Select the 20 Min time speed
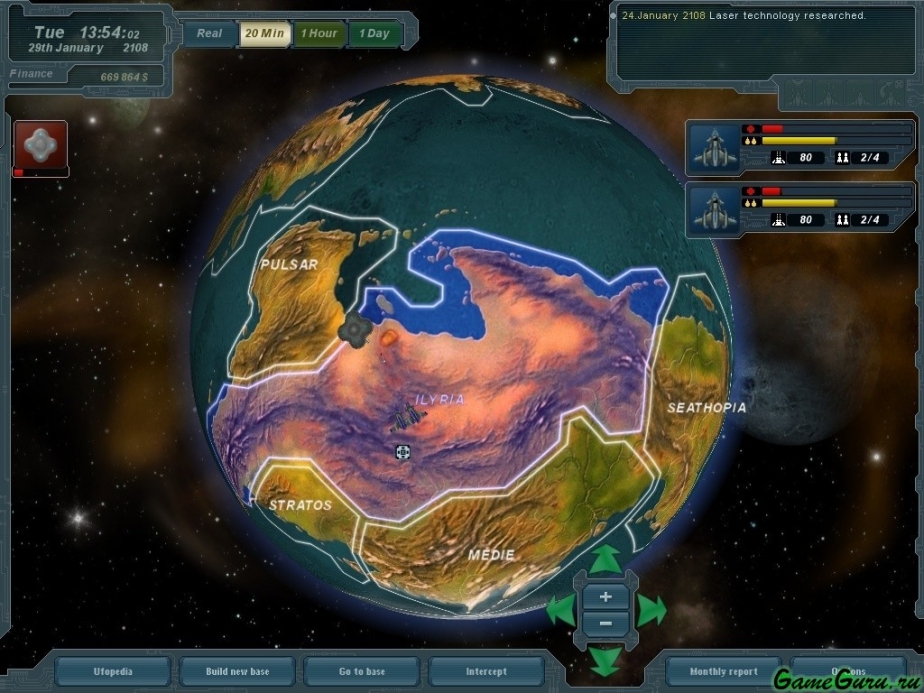Viewport: 924px width, 693px height. pos(264,33)
